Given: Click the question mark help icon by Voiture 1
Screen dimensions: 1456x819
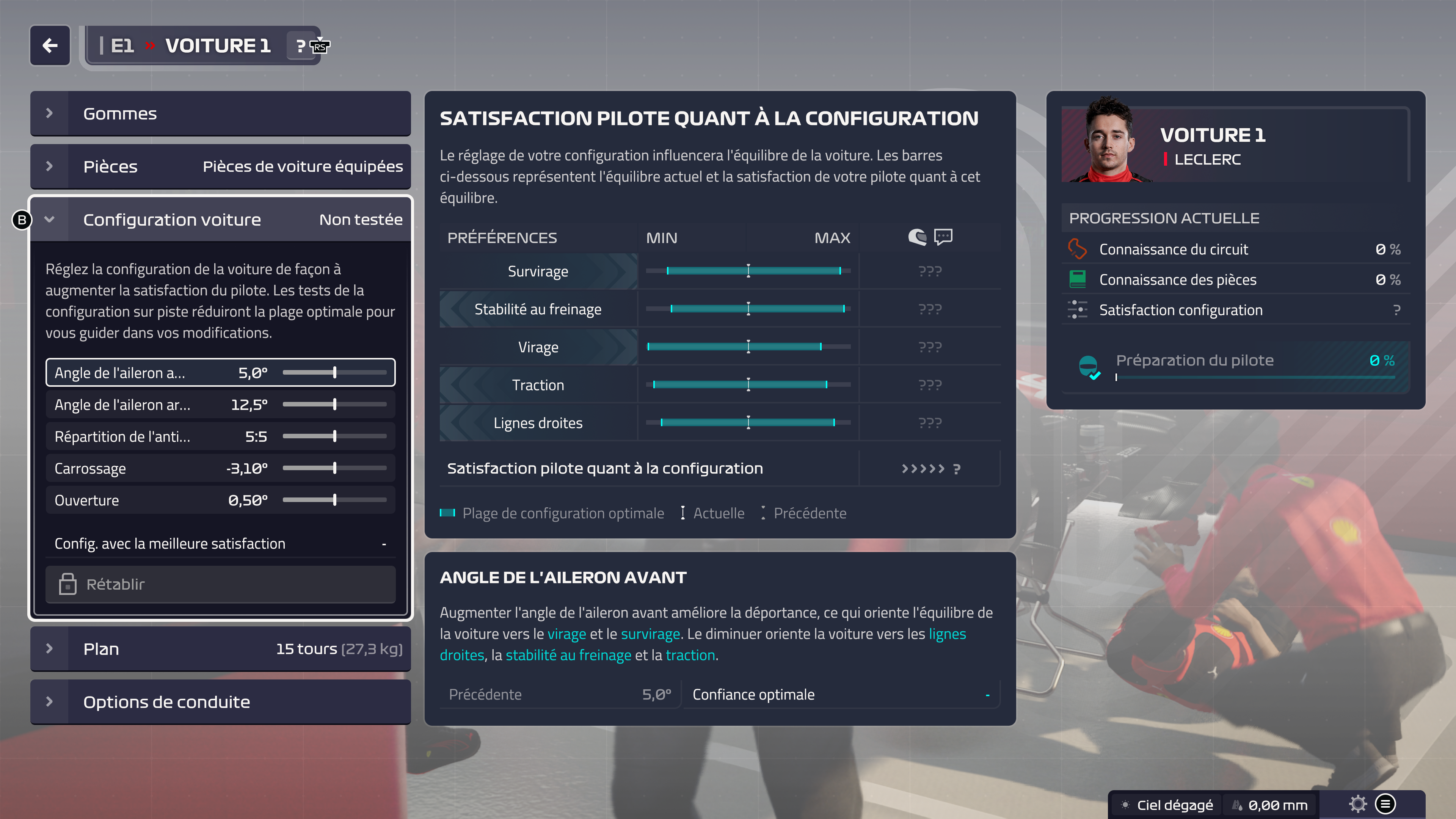Looking at the screenshot, I should pos(301,46).
